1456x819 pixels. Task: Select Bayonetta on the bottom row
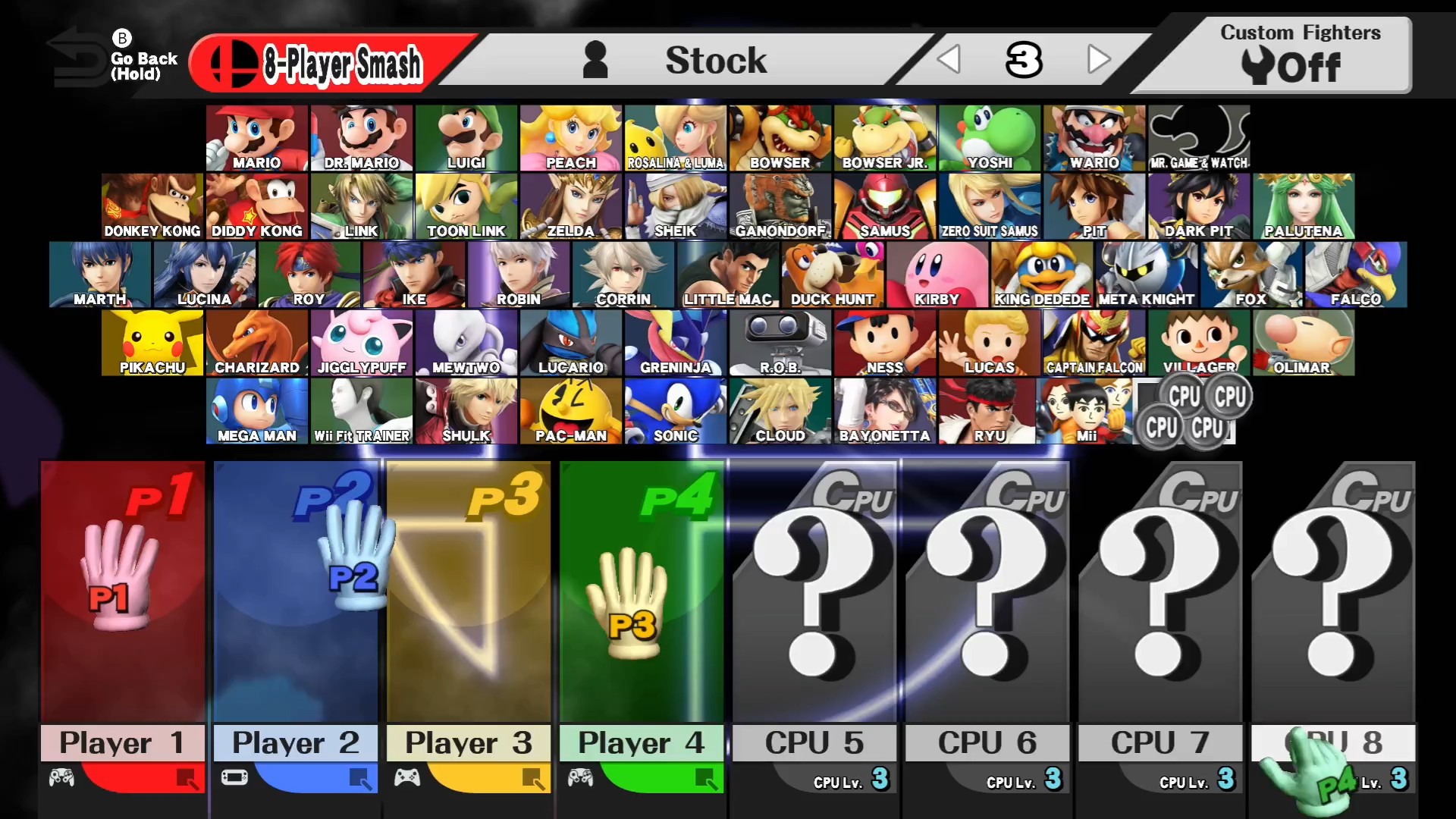[x=885, y=409]
